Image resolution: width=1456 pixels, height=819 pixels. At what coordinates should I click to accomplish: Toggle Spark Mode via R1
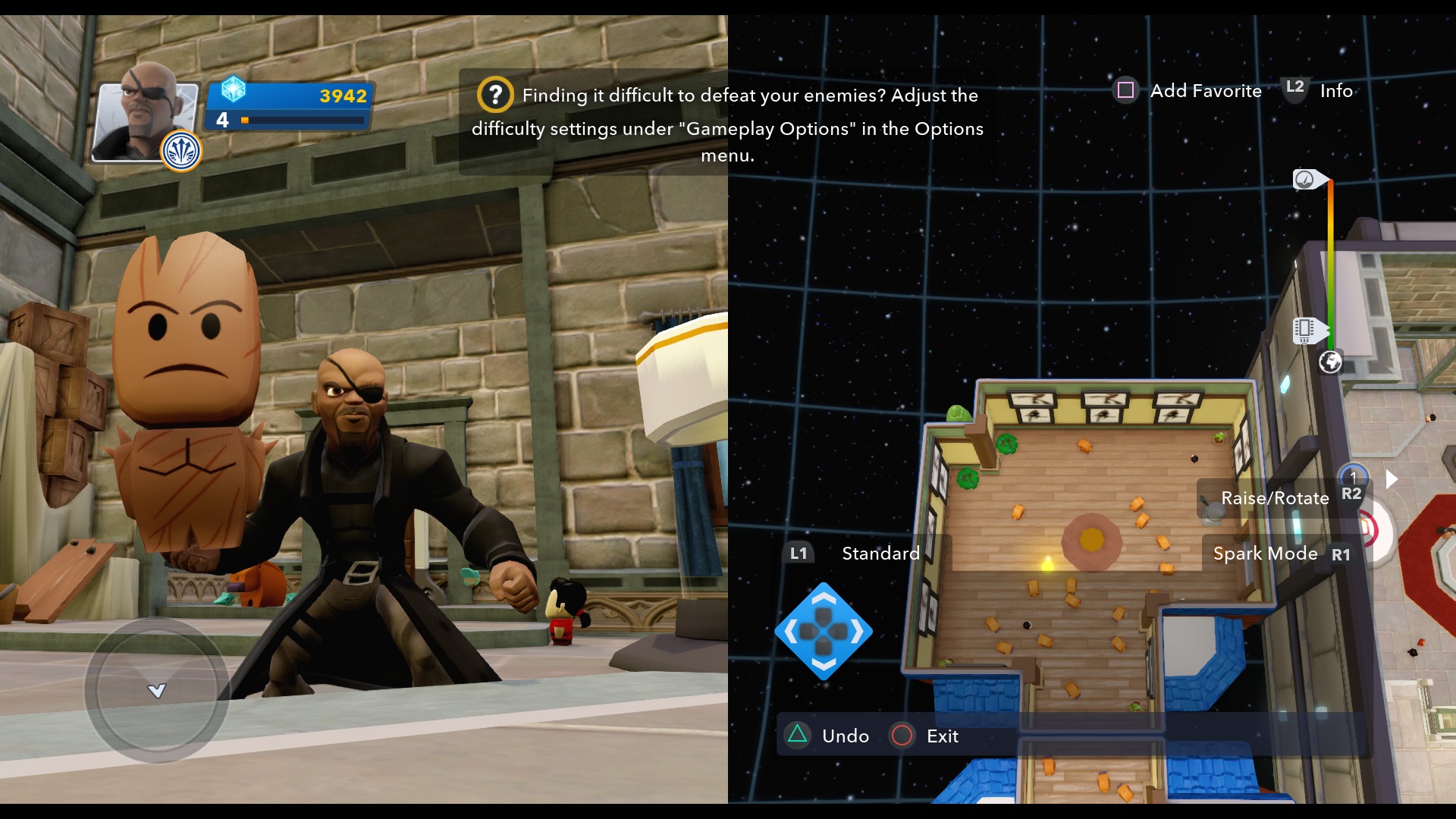pyautogui.click(x=1342, y=554)
